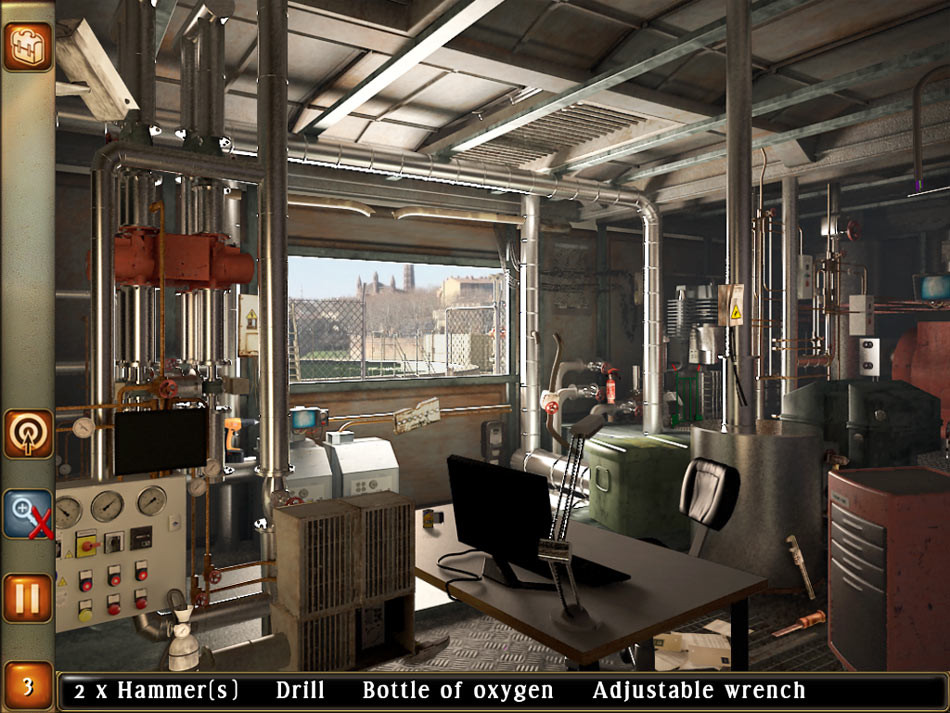Click the orange button showing number 3
The width and height of the screenshot is (950, 713).
tap(27, 687)
